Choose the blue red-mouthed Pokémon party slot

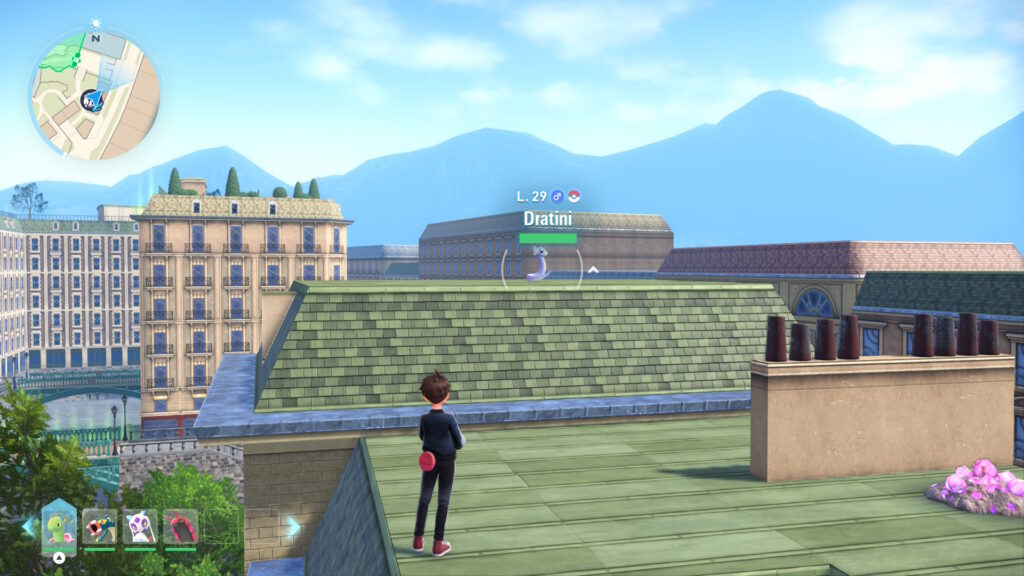[99, 526]
